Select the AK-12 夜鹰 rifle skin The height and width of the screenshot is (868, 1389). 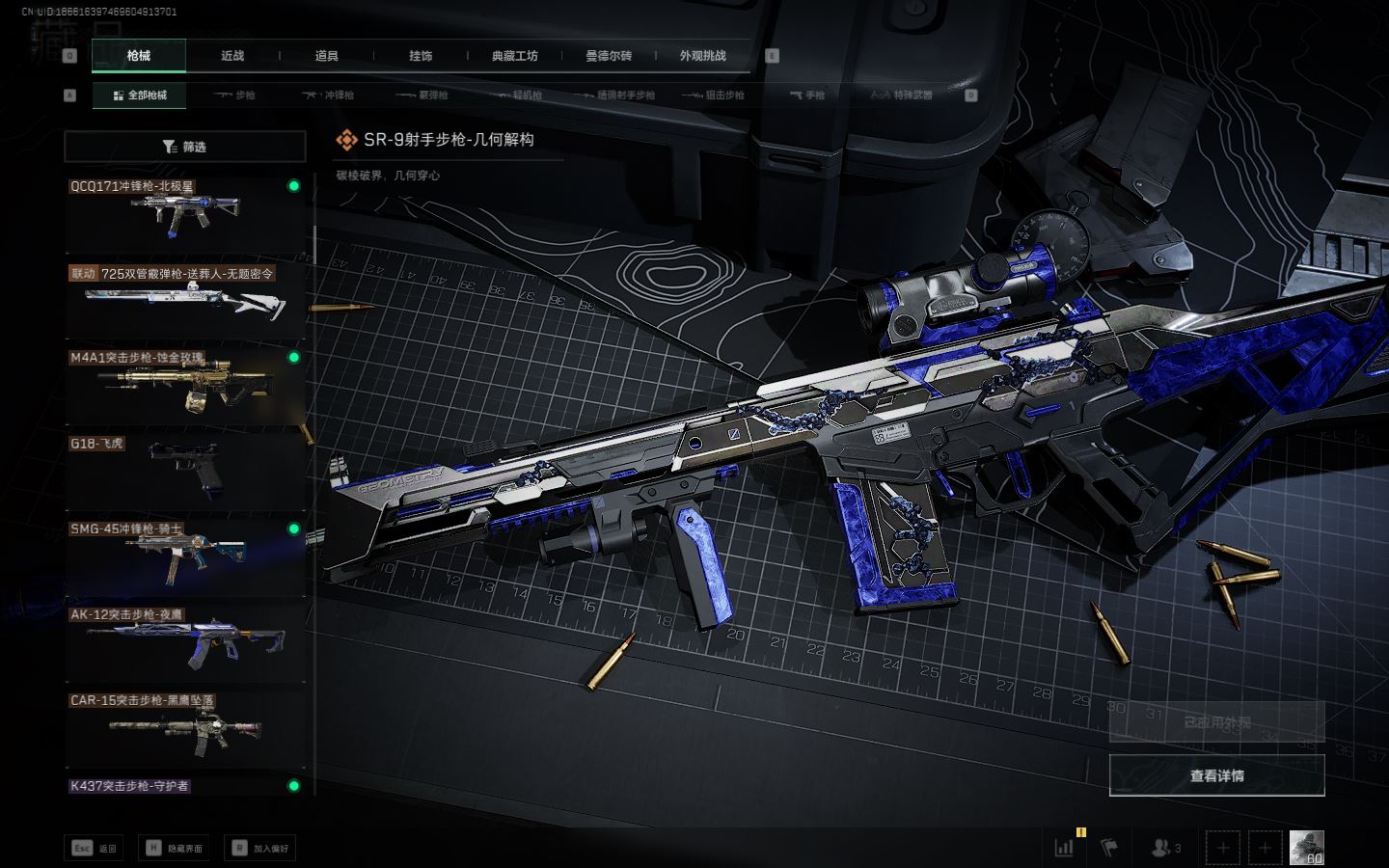184,642
